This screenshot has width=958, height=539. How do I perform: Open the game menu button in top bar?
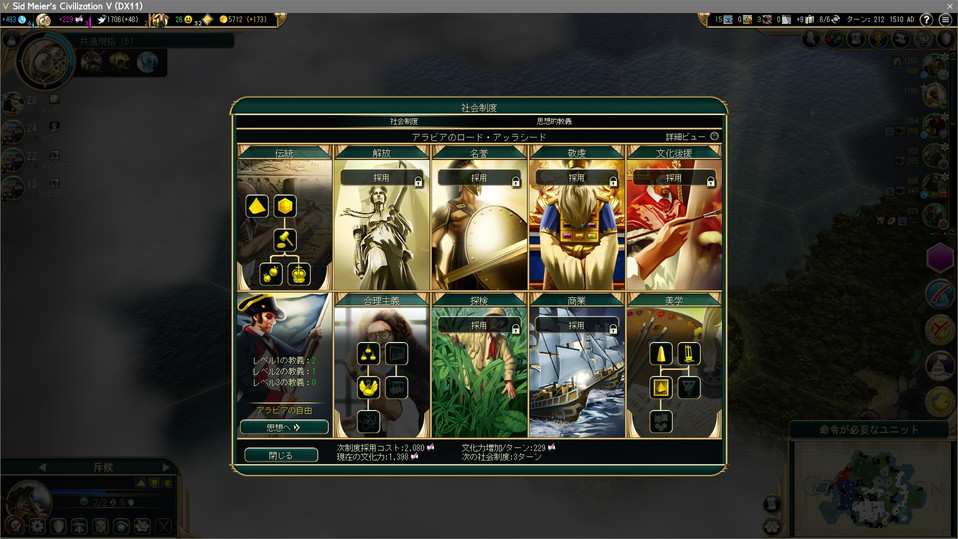coord(945,19)
